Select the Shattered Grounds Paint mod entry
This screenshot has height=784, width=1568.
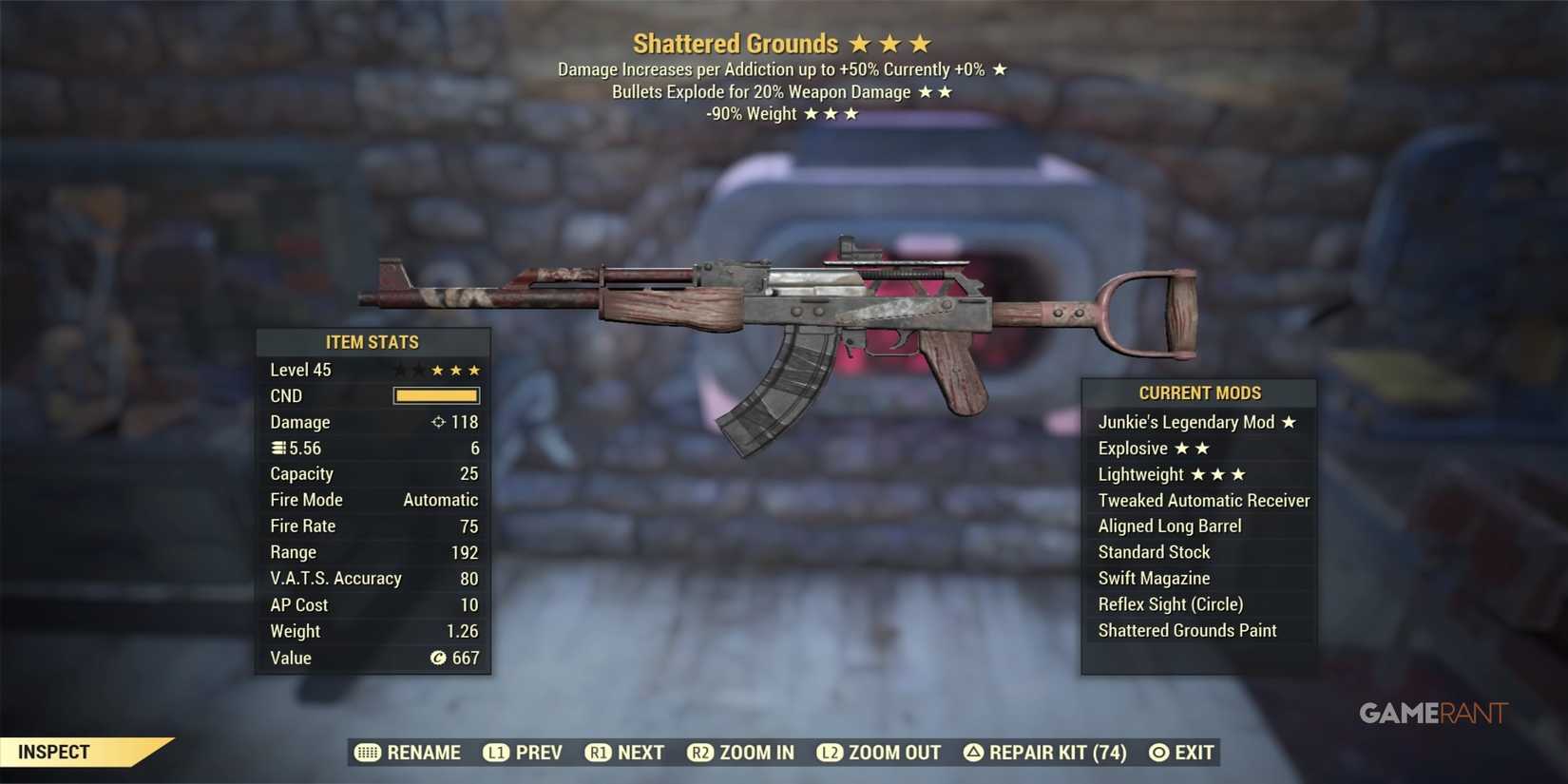pyautogui.click(x=1186, y=630)
